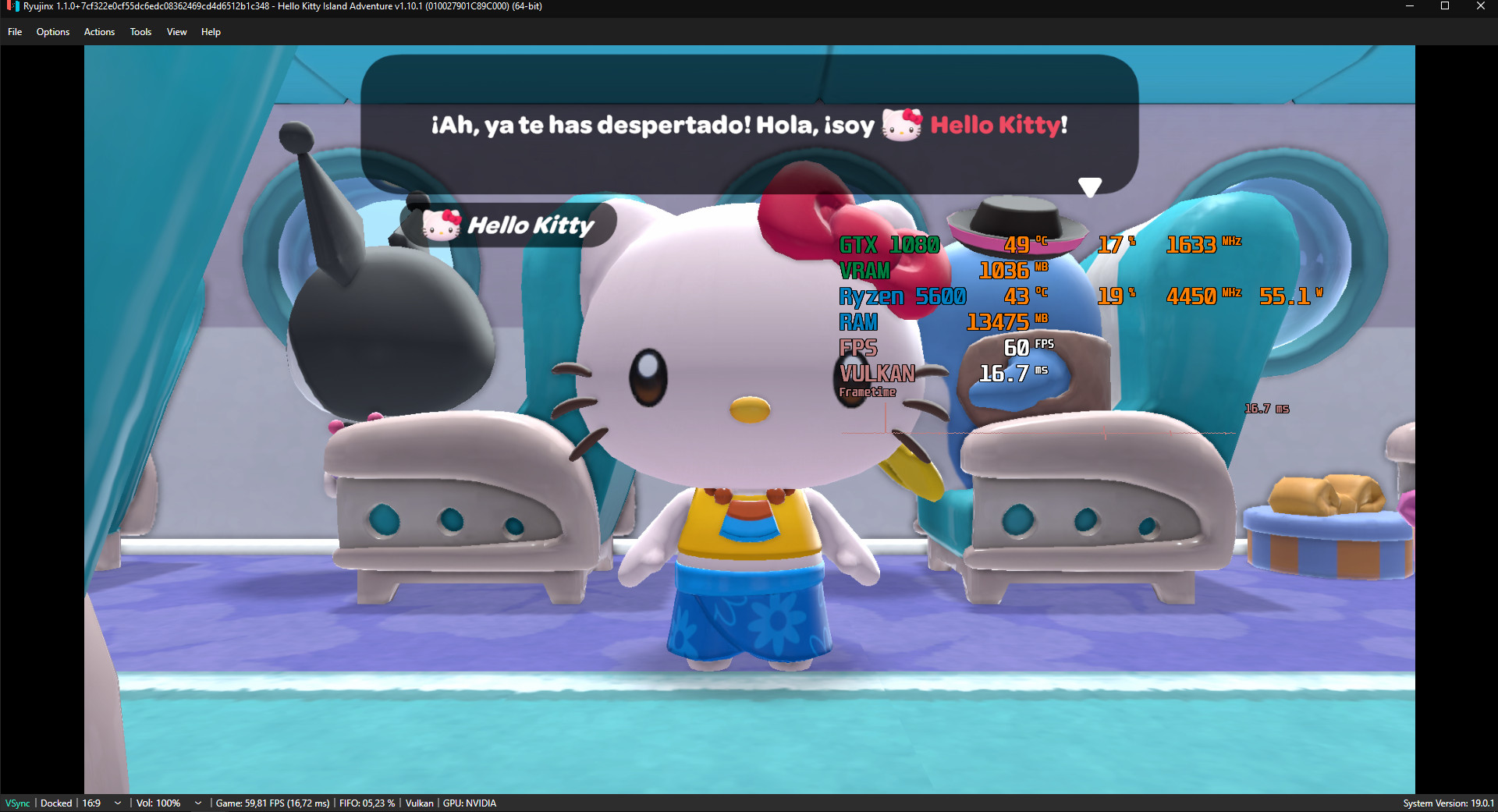Click the Game FPS counter in the status bar
Screen dimensions: 1498x812
[x=273, y=803]
